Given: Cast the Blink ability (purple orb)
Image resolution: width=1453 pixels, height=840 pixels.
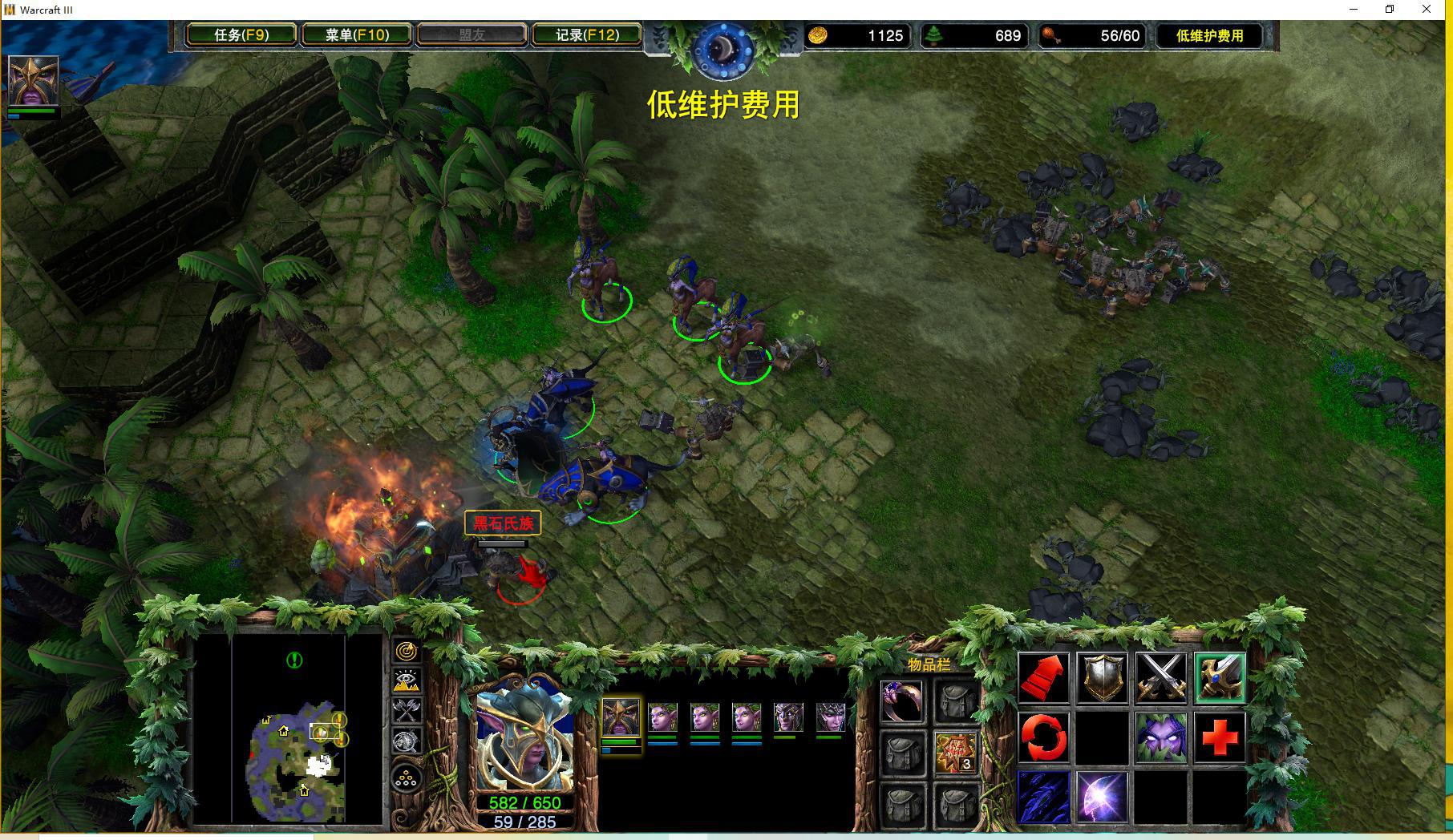Looking at the screenshot, I should coord(1102,797).
